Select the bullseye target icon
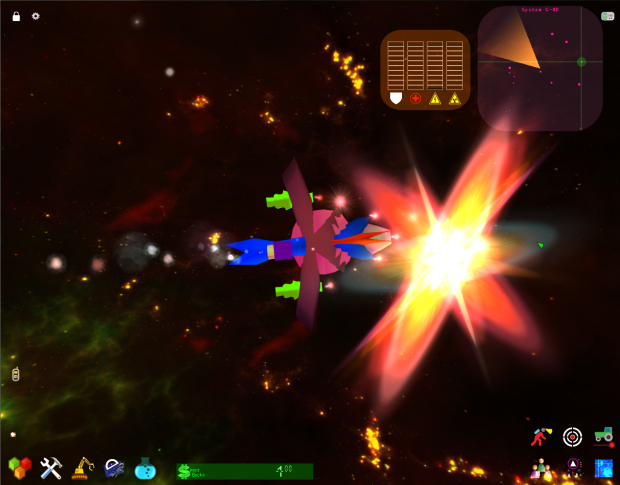The width and height of the screenshot is (620, 485). [572, 436]
